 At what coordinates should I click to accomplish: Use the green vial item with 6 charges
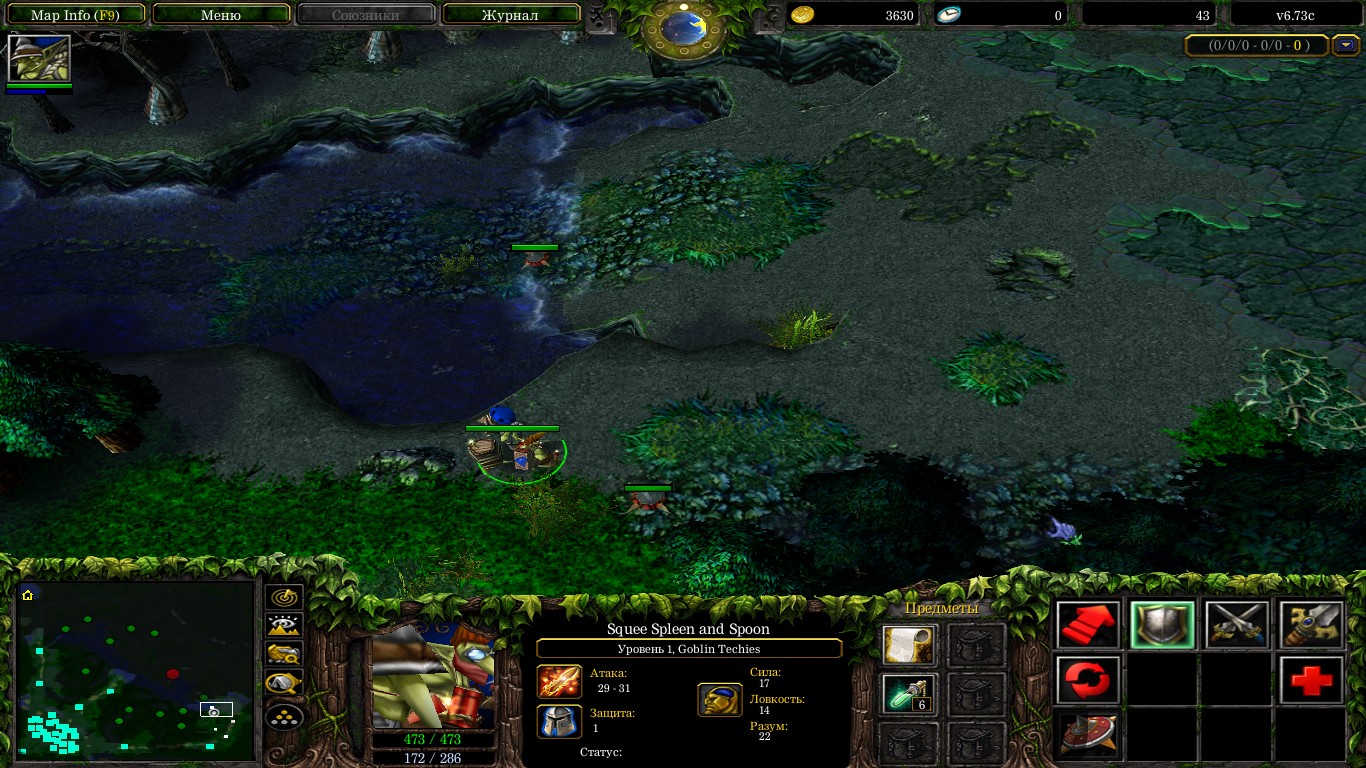tap(909, 693)
